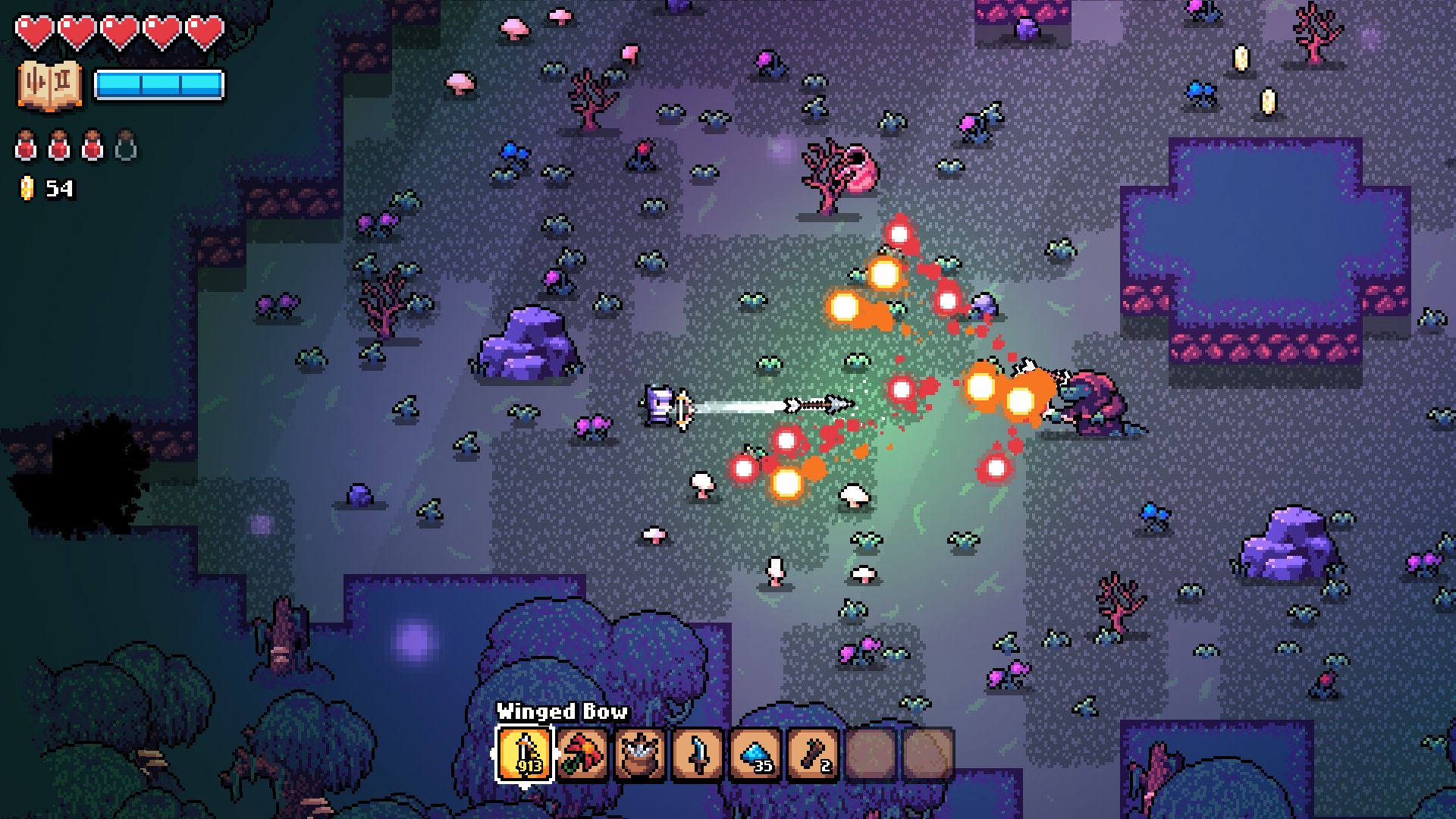Select the red pickaxe hotbar slot
Screen dimensions: 1456x819
click(x=583, y=754)
